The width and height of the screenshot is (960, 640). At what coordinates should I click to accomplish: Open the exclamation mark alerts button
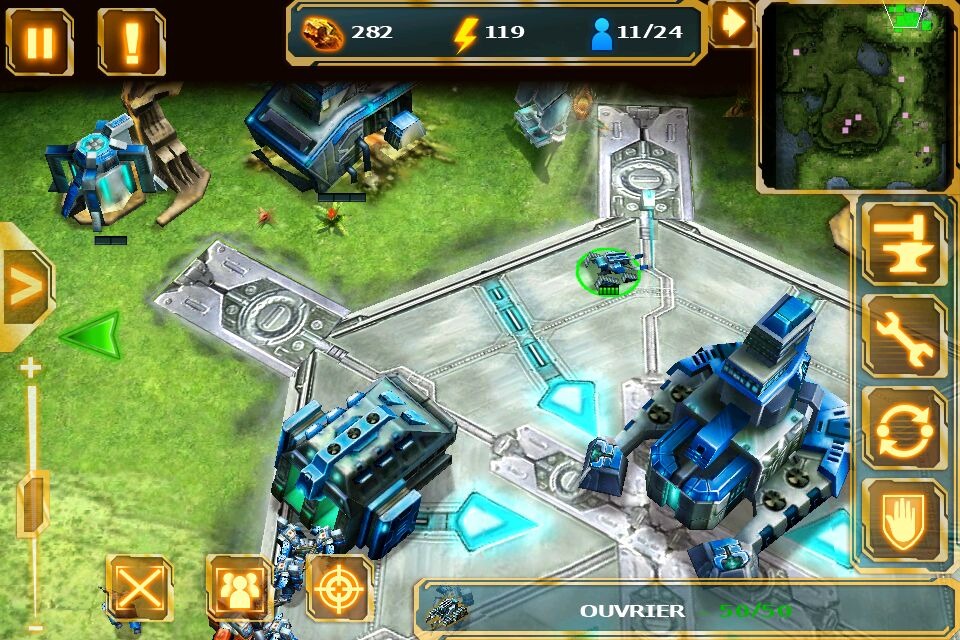pos(131,42)
